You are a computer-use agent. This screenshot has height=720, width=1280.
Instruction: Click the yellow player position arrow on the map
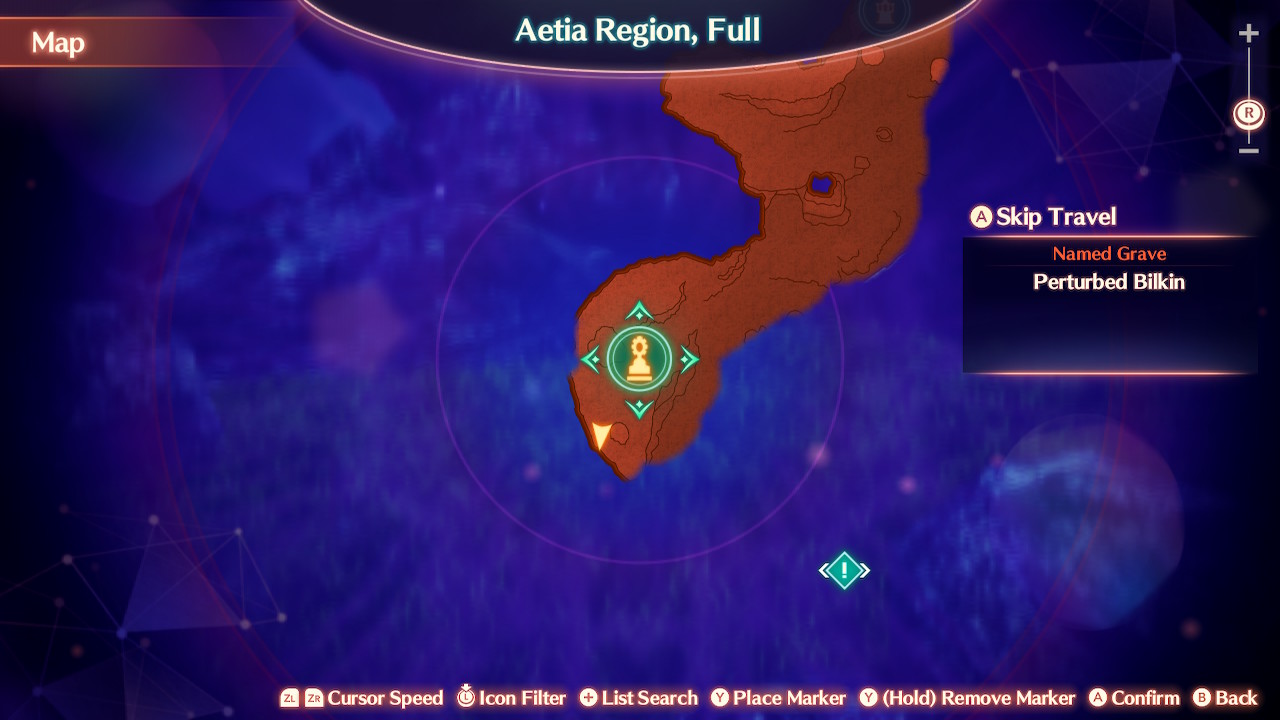pos(601,435)
